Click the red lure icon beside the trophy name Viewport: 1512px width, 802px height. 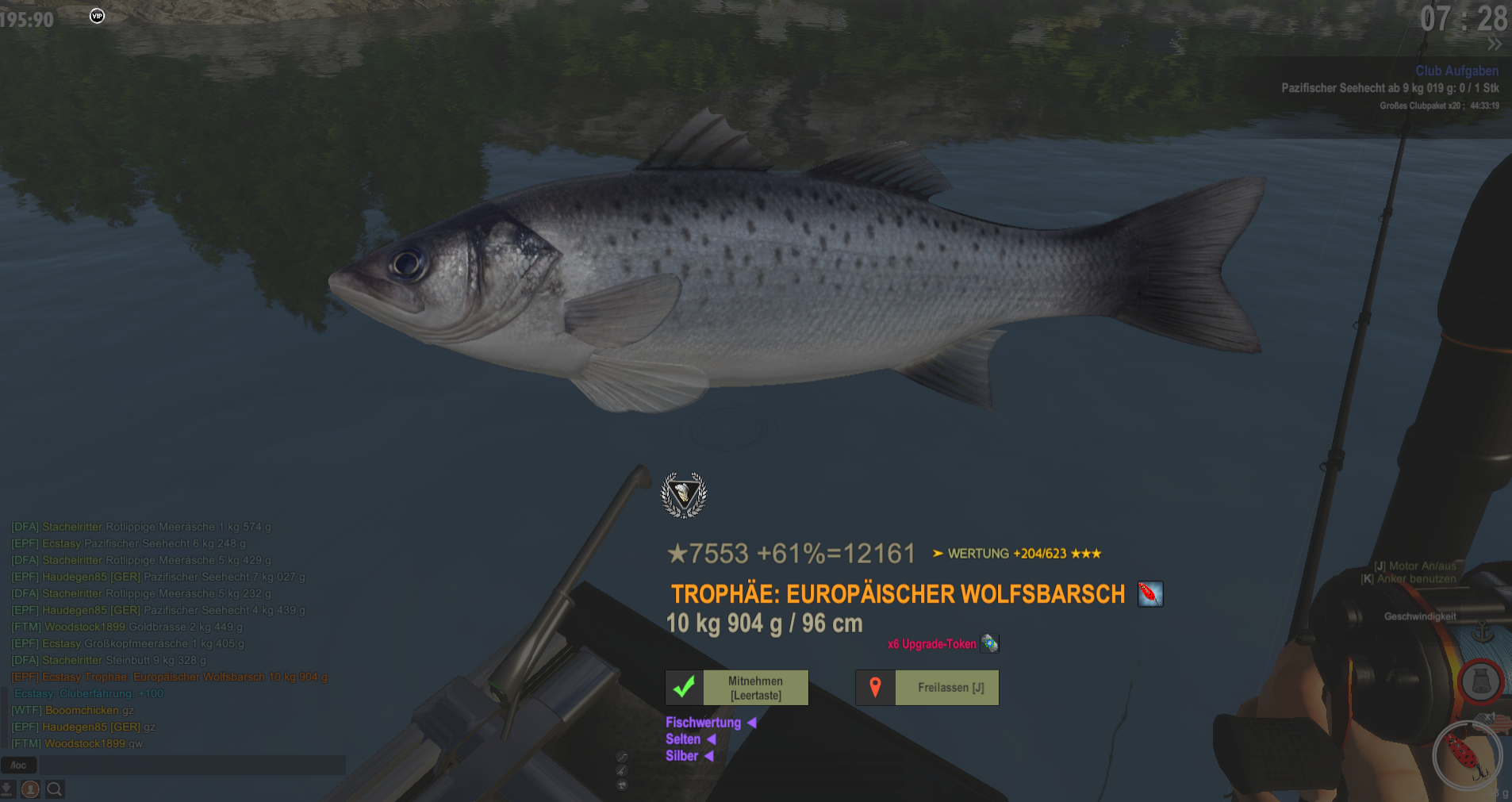tap(1150, 594)
